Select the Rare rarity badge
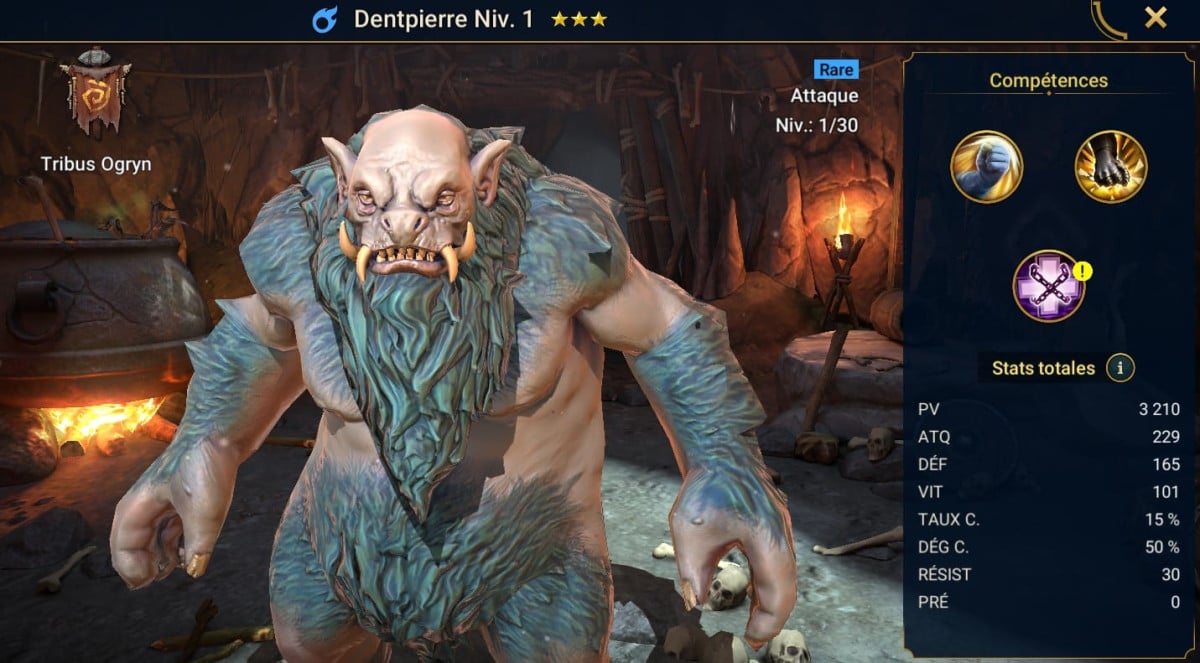Viewport: 1200px width, 663px height. pos(836,69)
